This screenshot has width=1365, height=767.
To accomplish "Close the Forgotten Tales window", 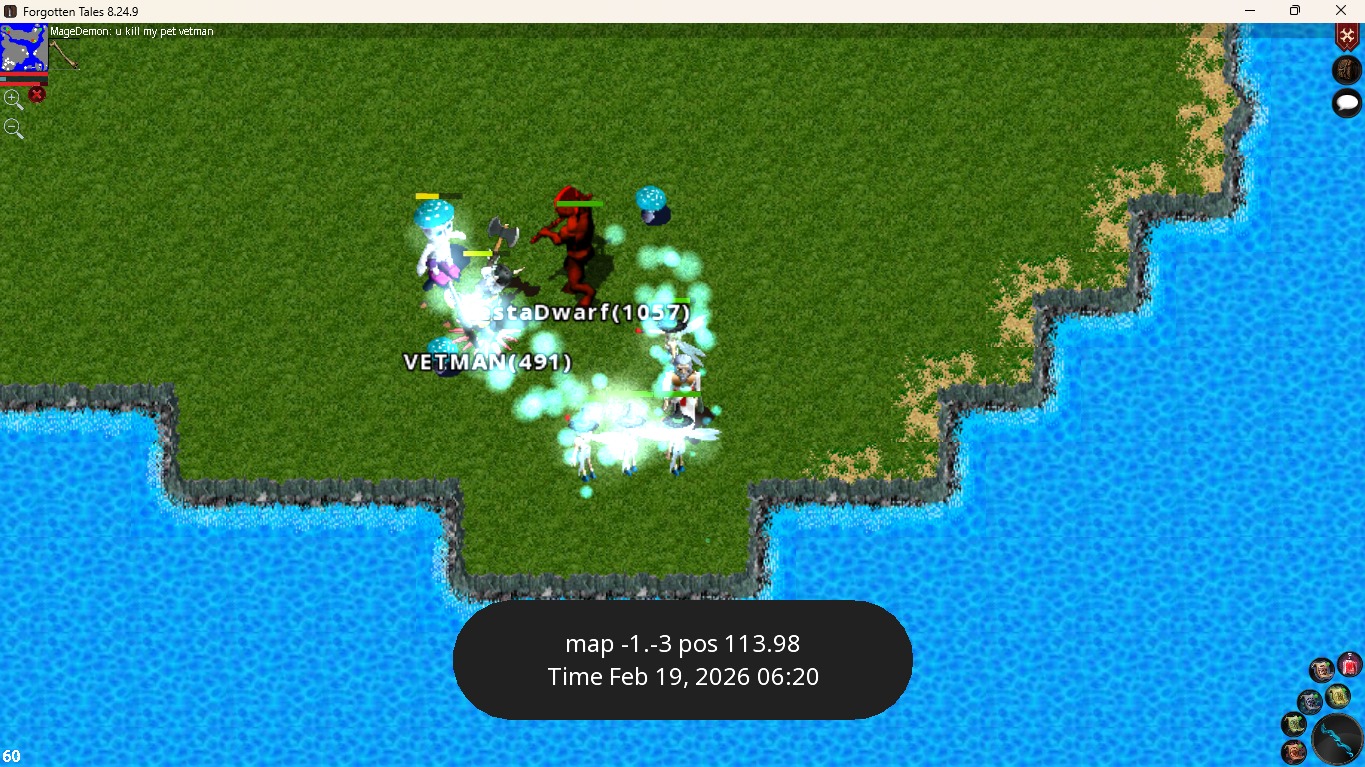I will click(1341, 10).
